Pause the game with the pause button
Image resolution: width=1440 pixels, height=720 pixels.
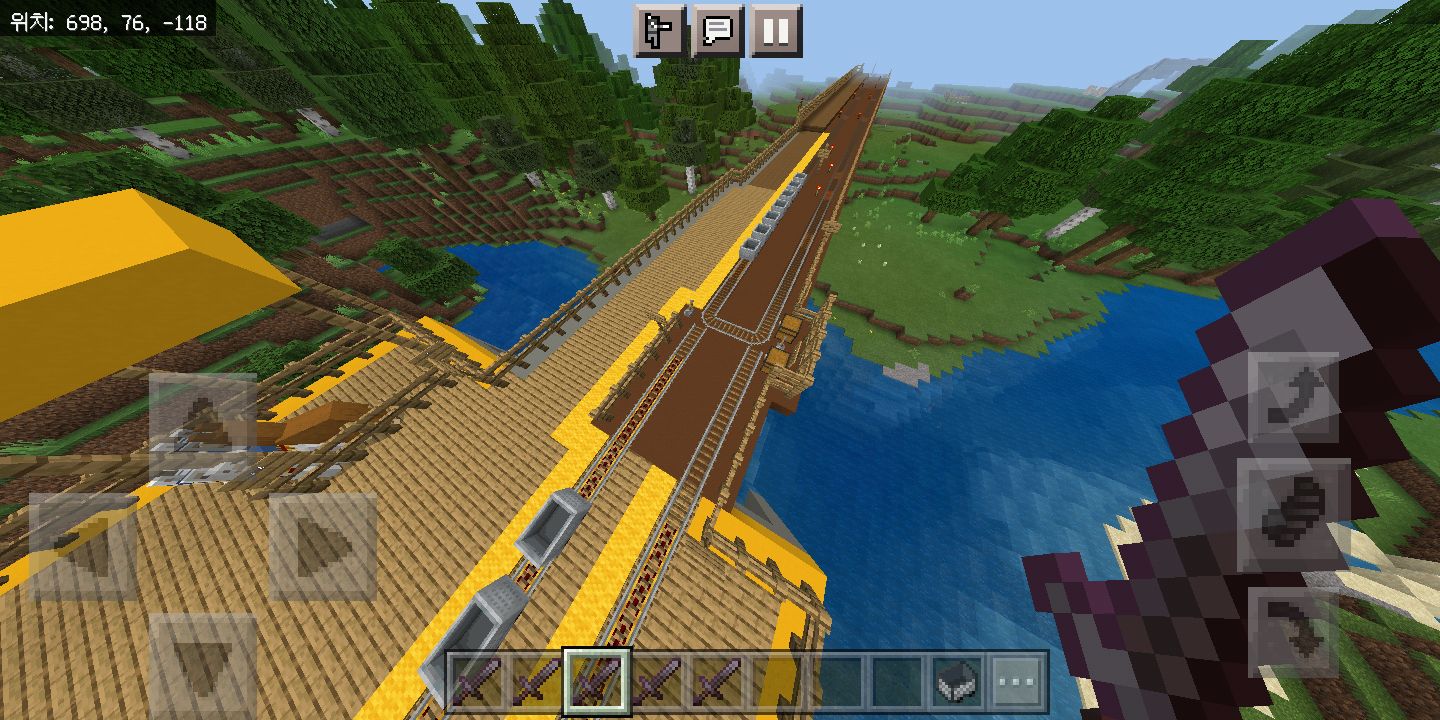pos(776,31)
